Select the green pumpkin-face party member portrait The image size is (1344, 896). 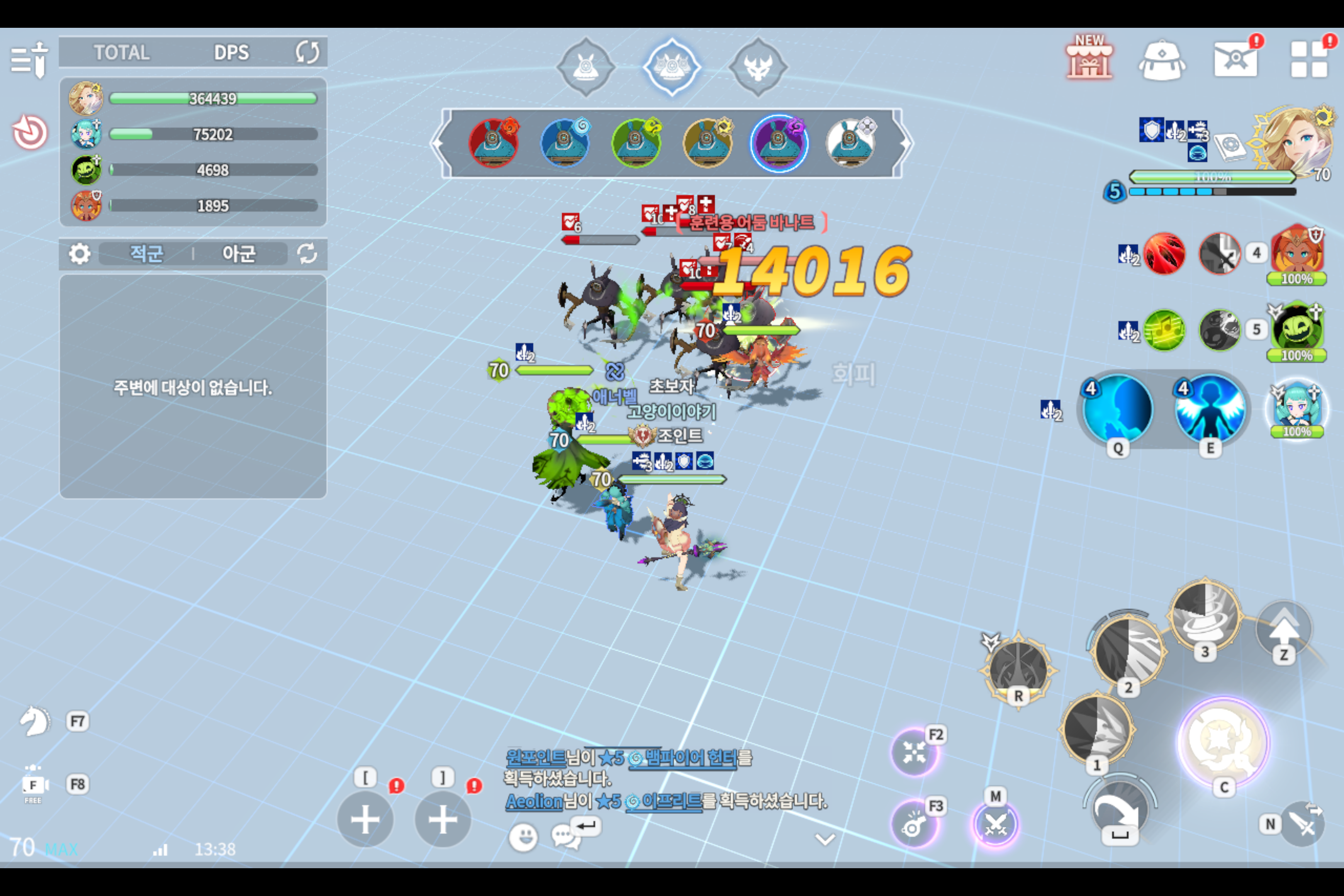(1297, 330)
